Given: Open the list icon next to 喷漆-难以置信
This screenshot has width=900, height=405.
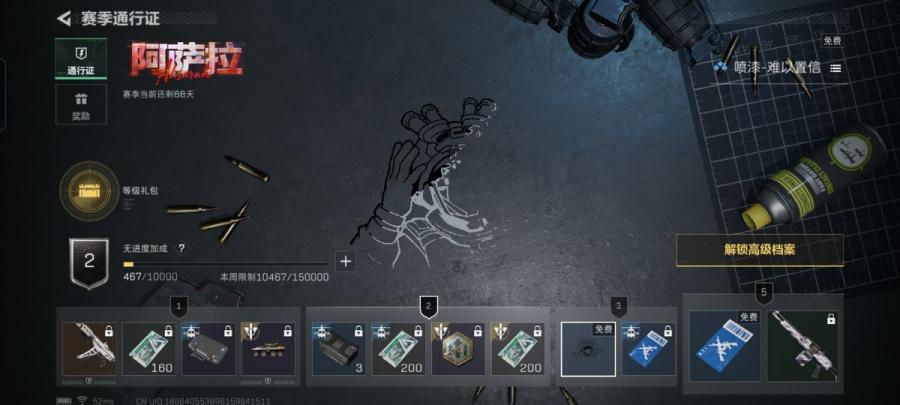Looking at the screenshot, I should coord(836,68).
